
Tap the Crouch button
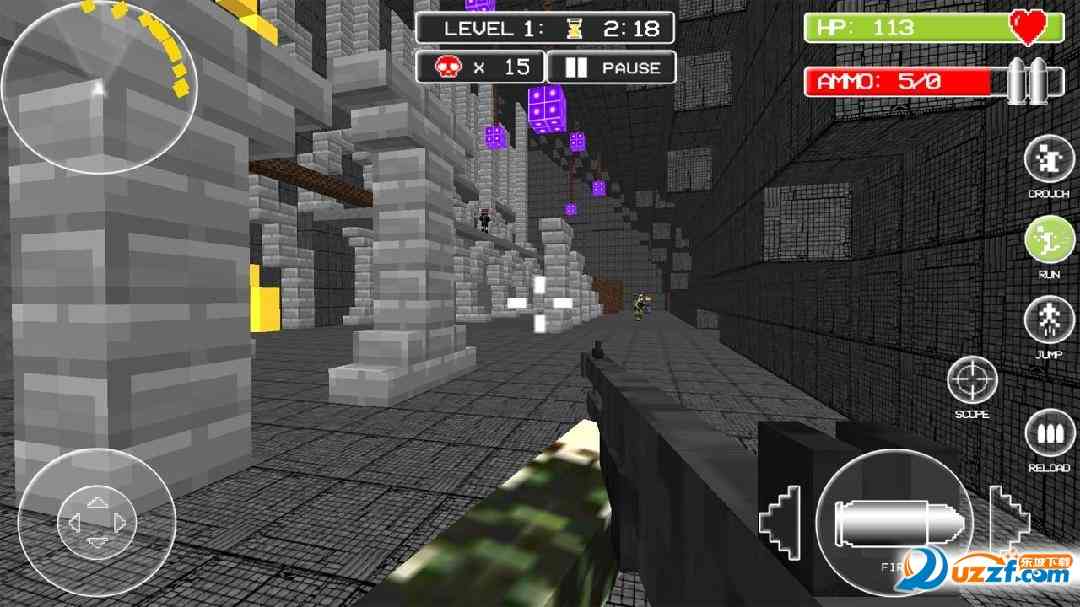[1048, 159]
